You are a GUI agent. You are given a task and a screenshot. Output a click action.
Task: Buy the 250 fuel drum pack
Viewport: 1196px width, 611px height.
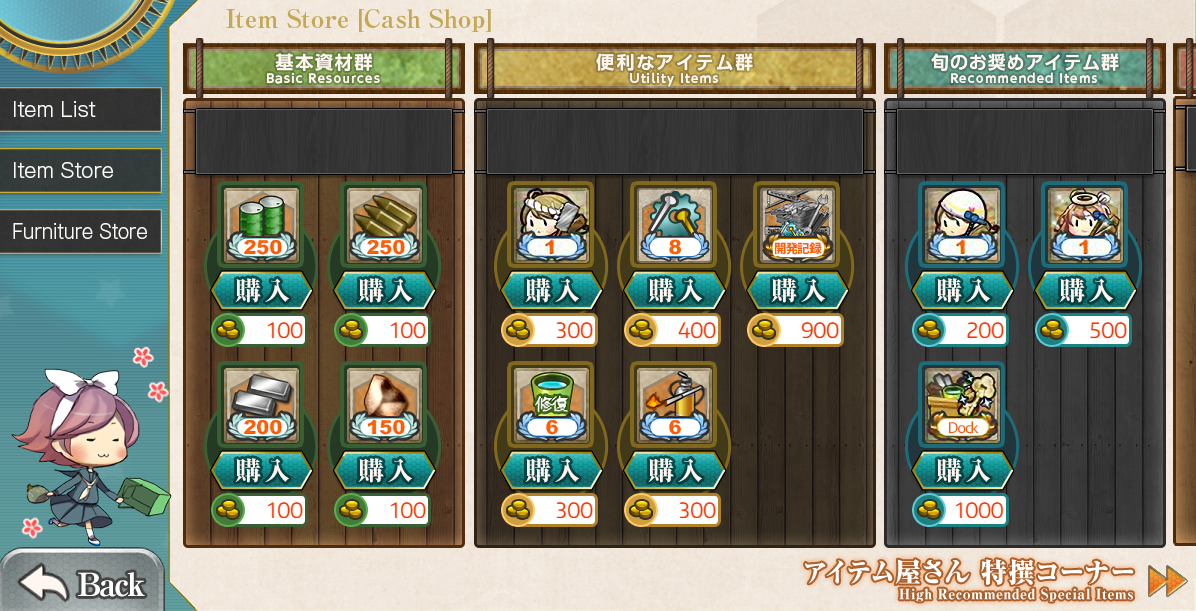point(262,291)
